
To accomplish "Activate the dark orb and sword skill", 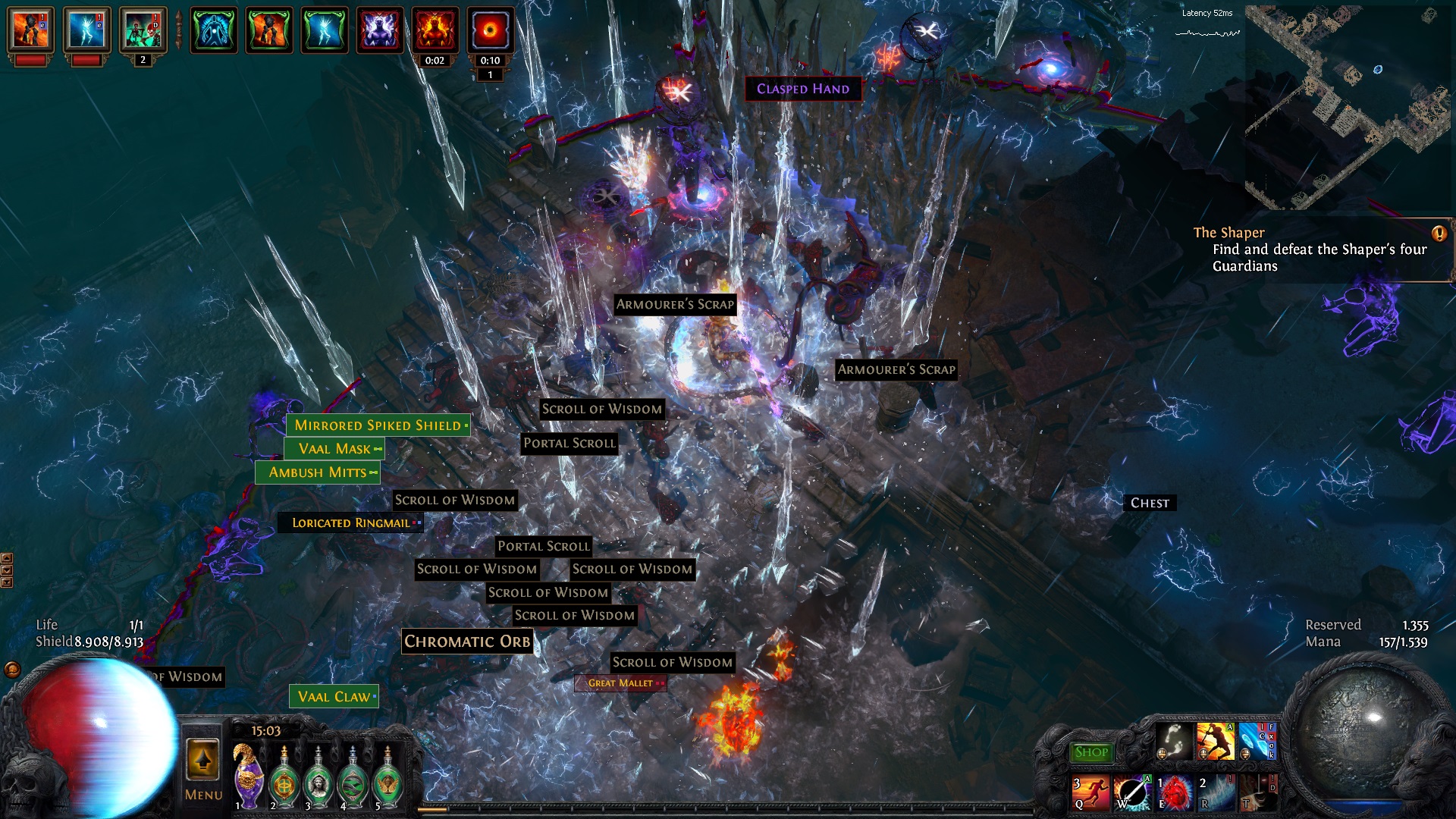I will [1132, 793].
